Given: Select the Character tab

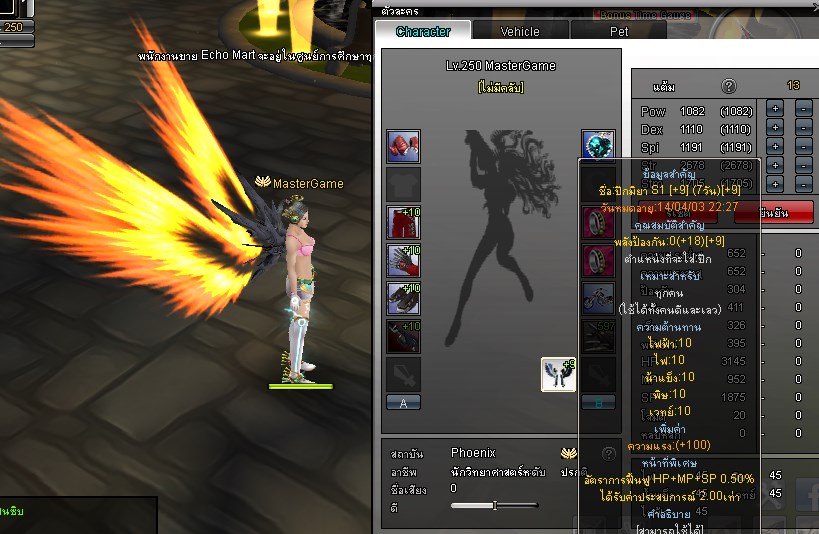Looking at the screenshot, I should [423, 31].
